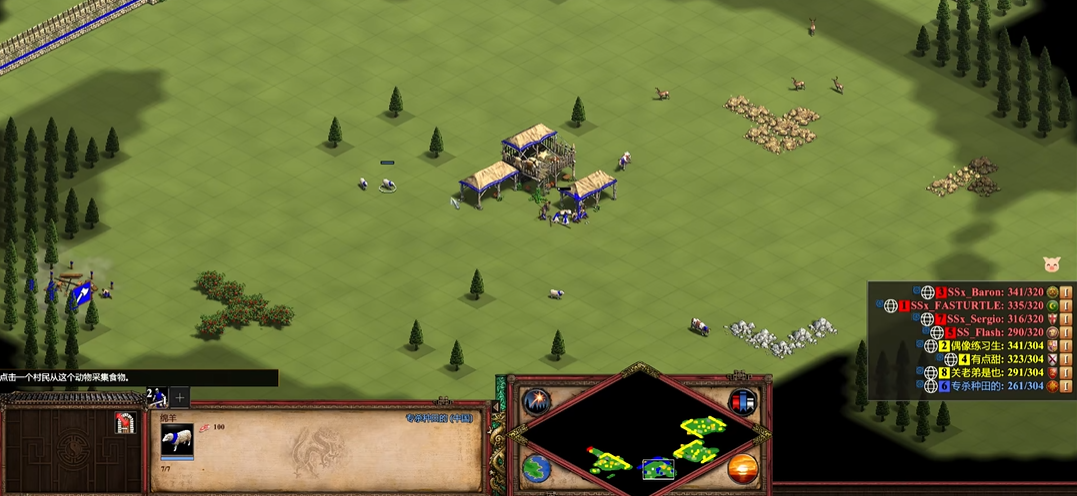Activate the minimap flare signal button
The width and height of the screenshot is (1077, 496).
(537, 402)
